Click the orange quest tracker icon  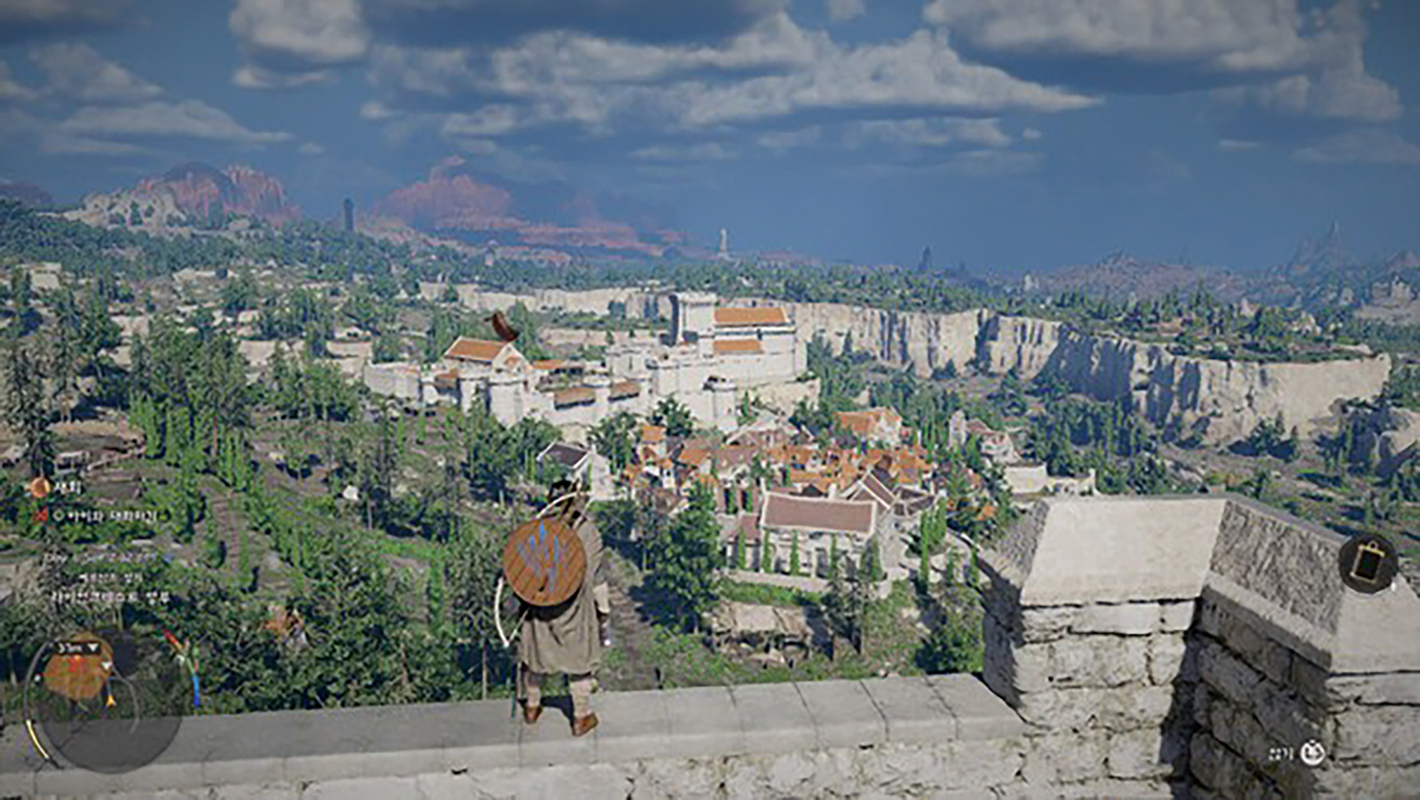pyautogui.click(x=39, y=487)
